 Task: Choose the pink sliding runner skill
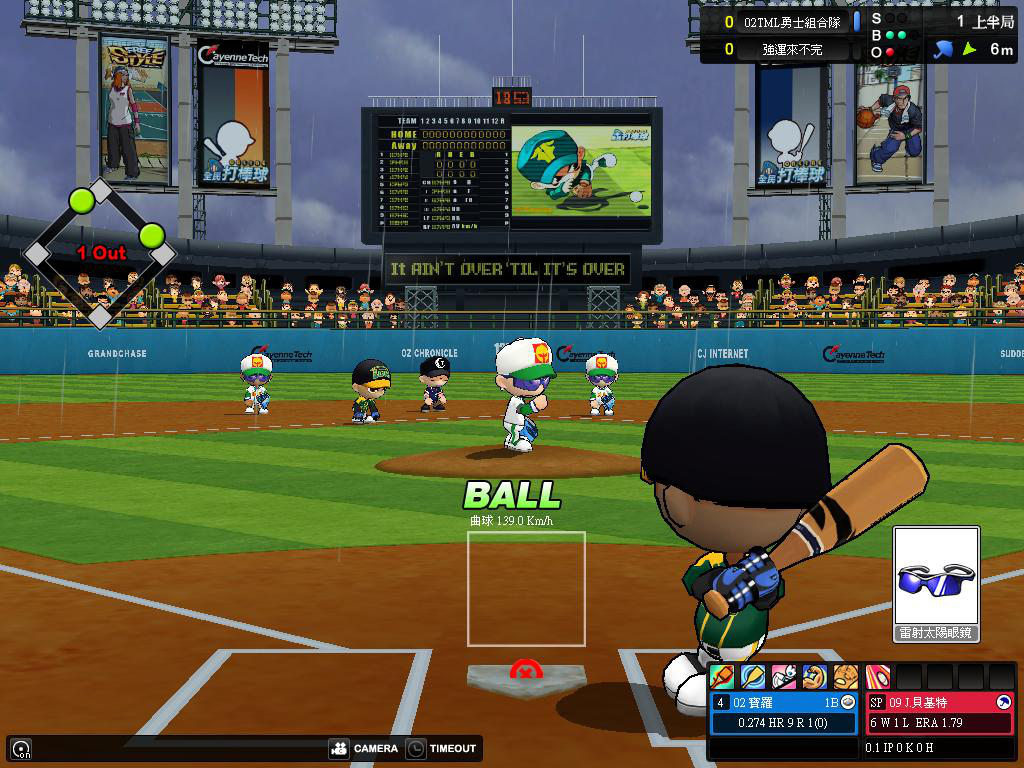pyautogui.click(x=784, y=677)
